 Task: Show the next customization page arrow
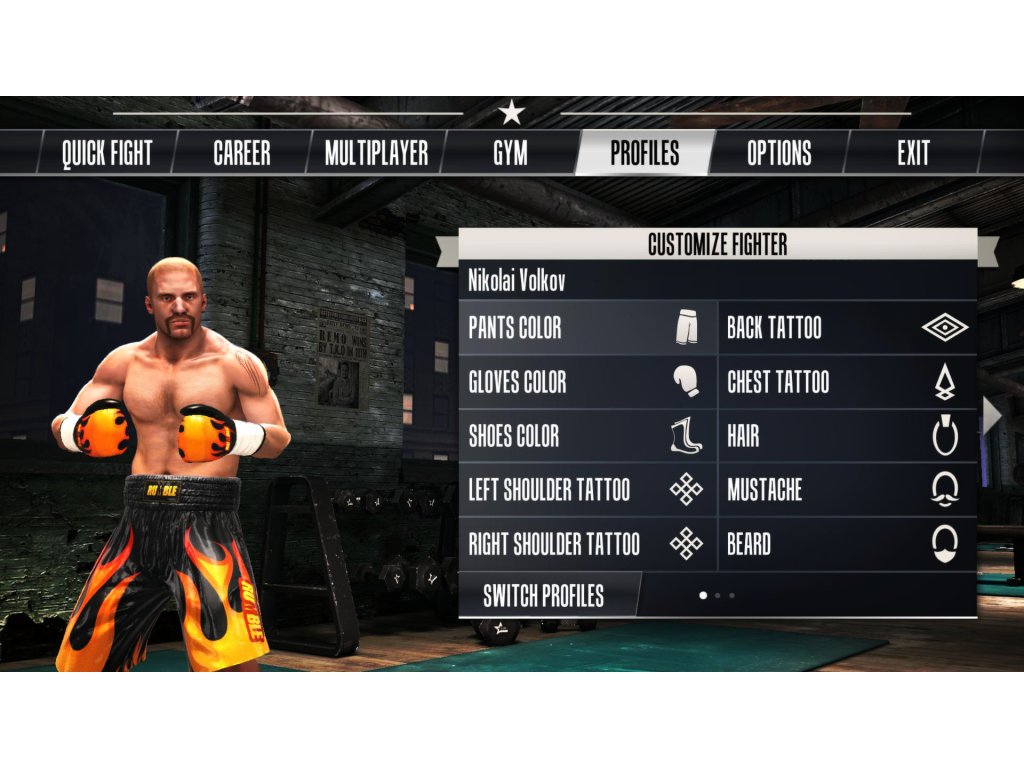(x=991, y=416)
